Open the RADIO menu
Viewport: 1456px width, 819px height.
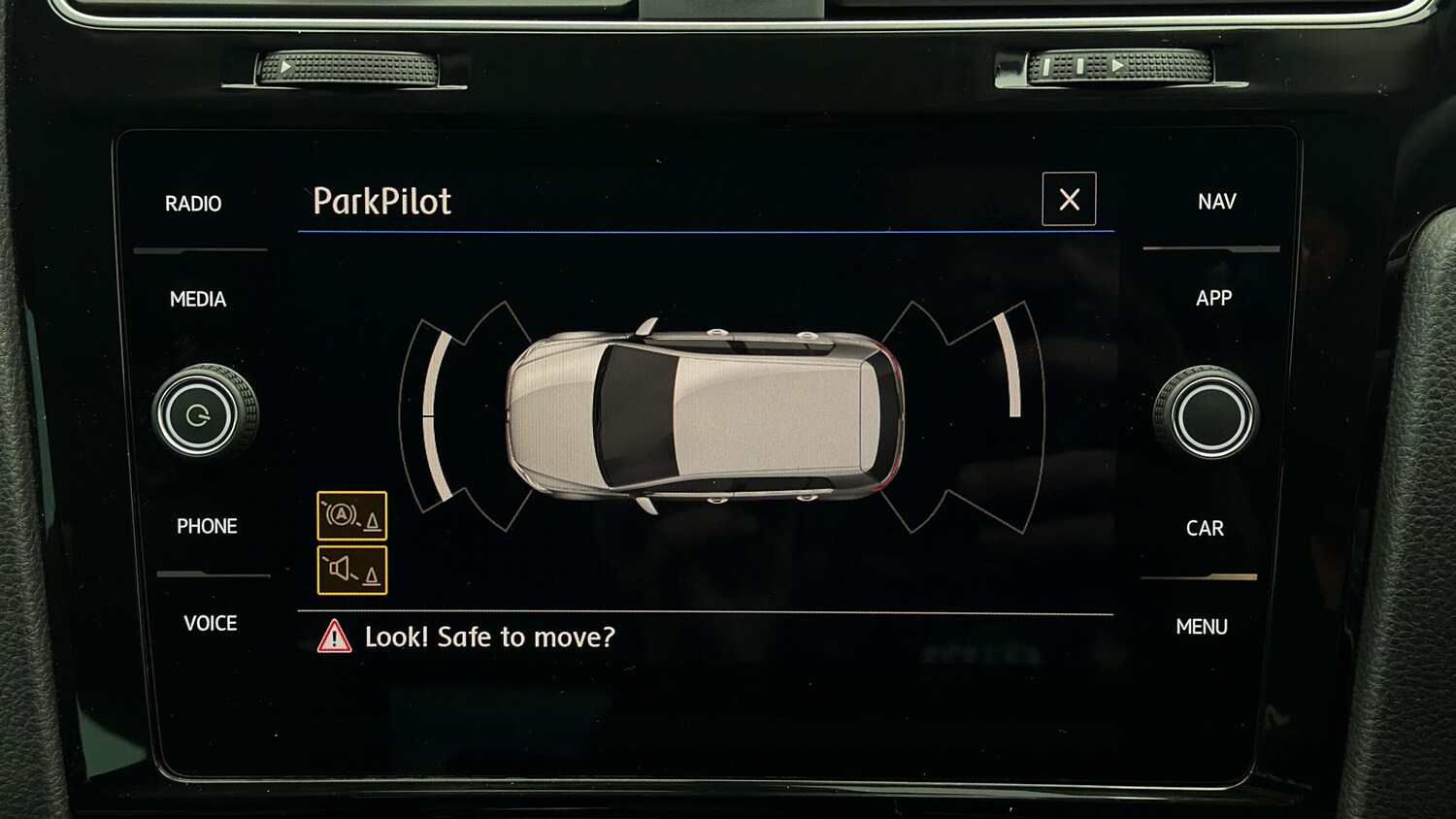click(x=195, y=203)
